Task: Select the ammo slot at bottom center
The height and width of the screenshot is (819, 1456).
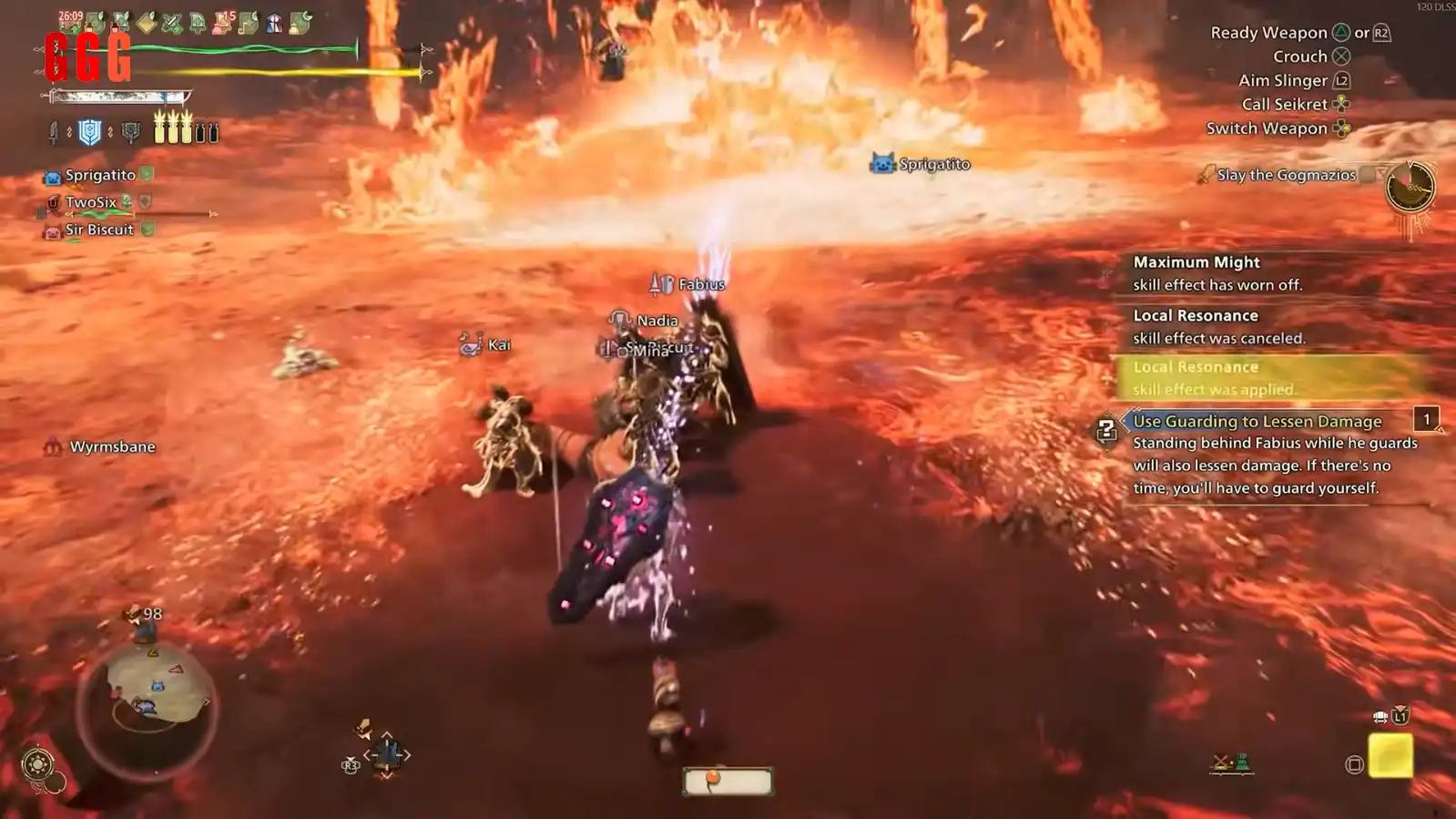Action: click(x=728, y=781)
